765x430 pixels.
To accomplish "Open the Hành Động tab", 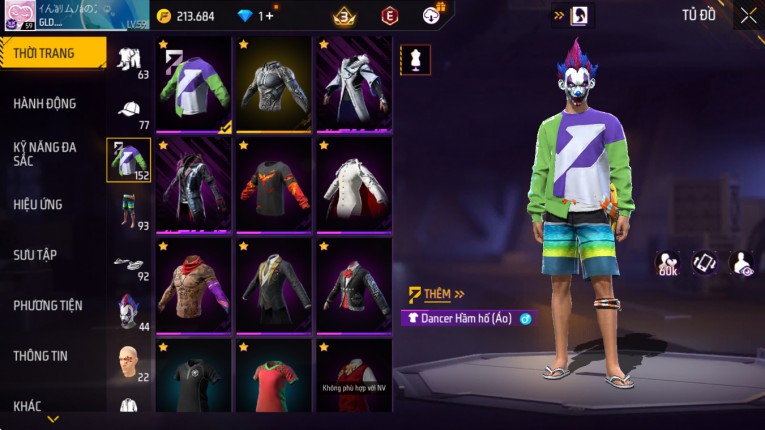I will (x=45, y=104).
